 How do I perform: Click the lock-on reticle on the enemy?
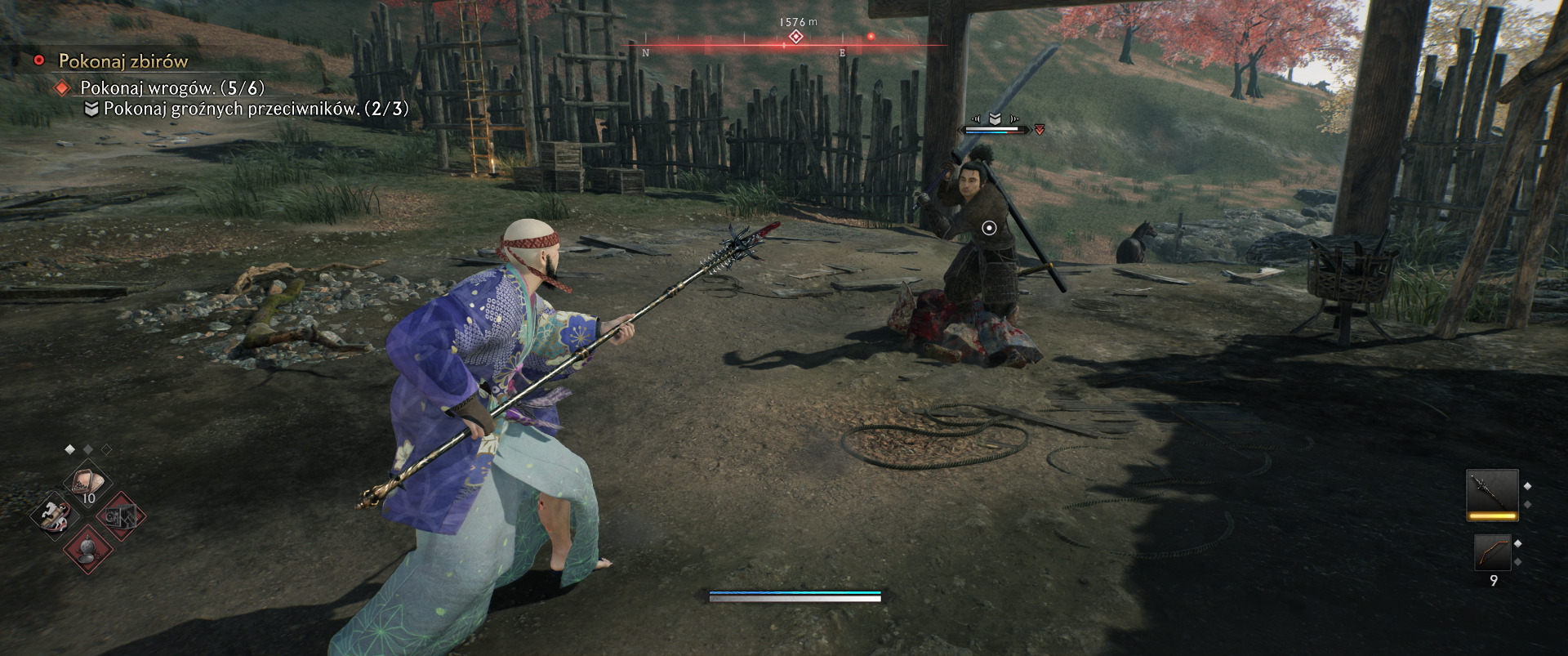989,228
